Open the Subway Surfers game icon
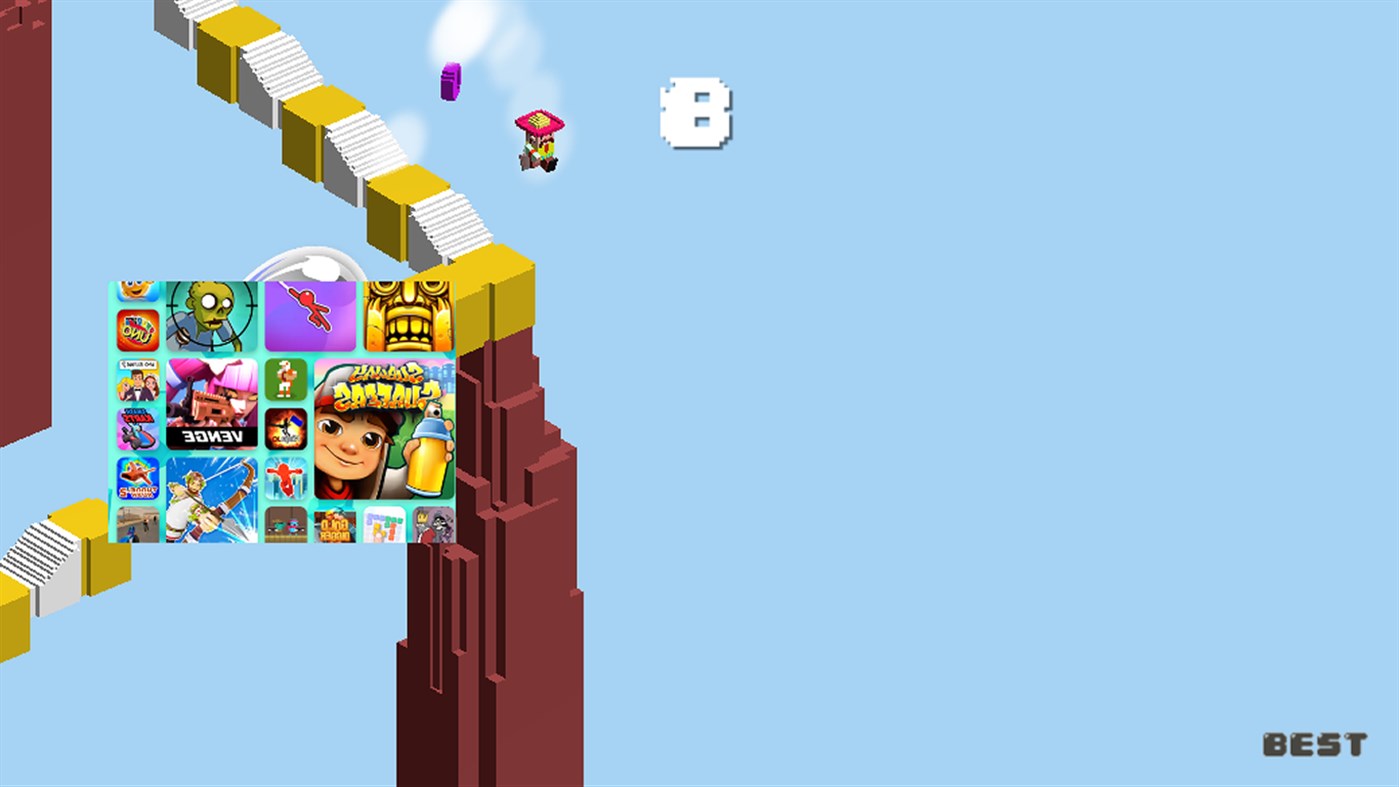This screenshot has height=787, width=1399. point(386,433)
